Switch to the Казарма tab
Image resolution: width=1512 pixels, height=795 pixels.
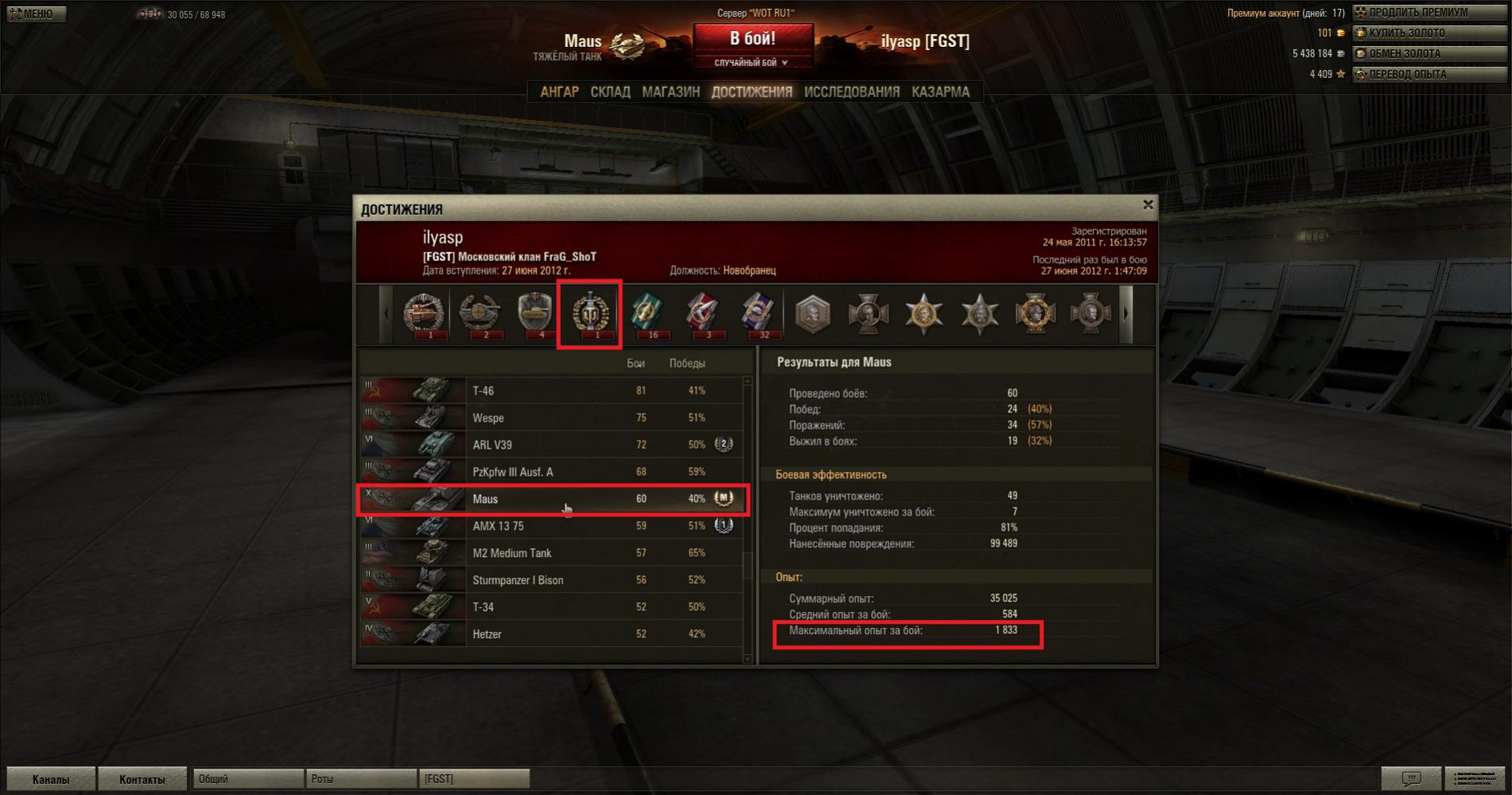pos(940,92)
